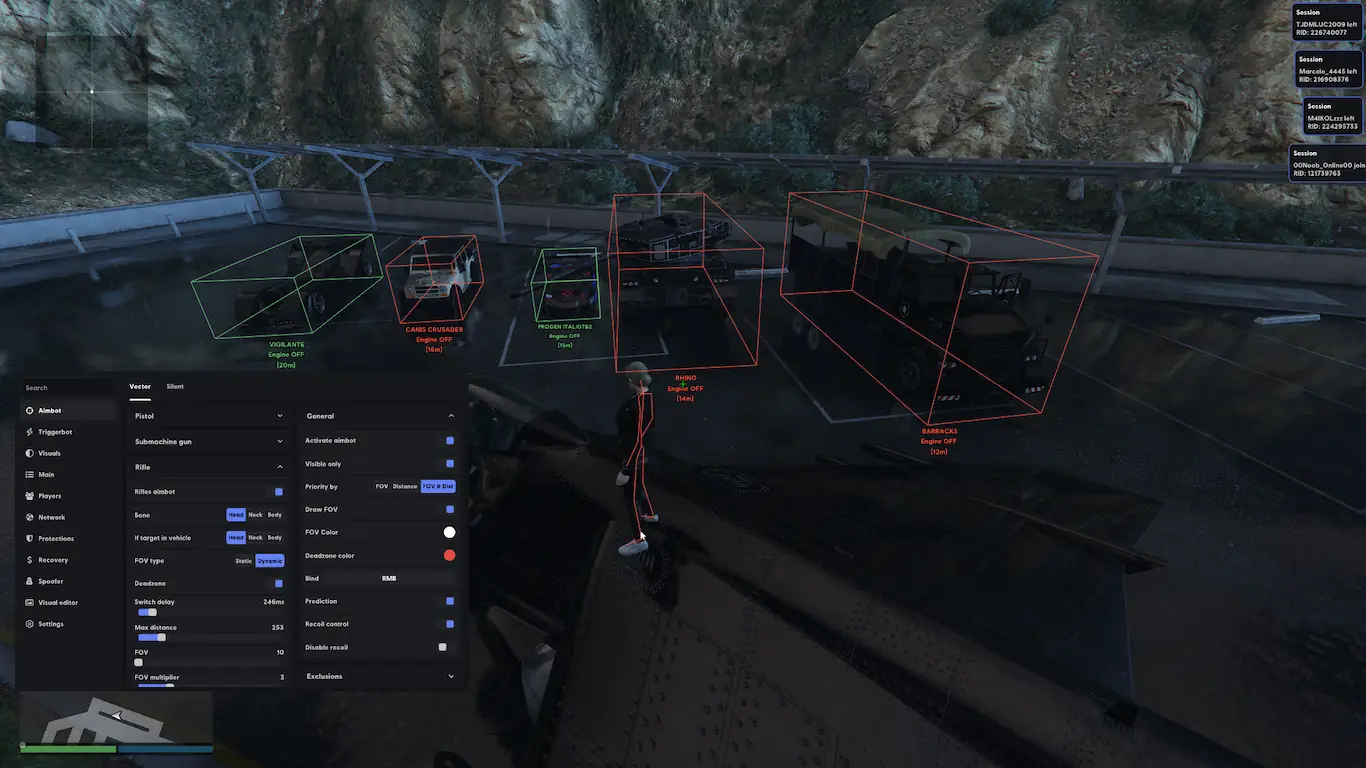Viewport: 1366px width, 768px height.
Task: Set the Bone option to Neck
Action: [255, 515]
